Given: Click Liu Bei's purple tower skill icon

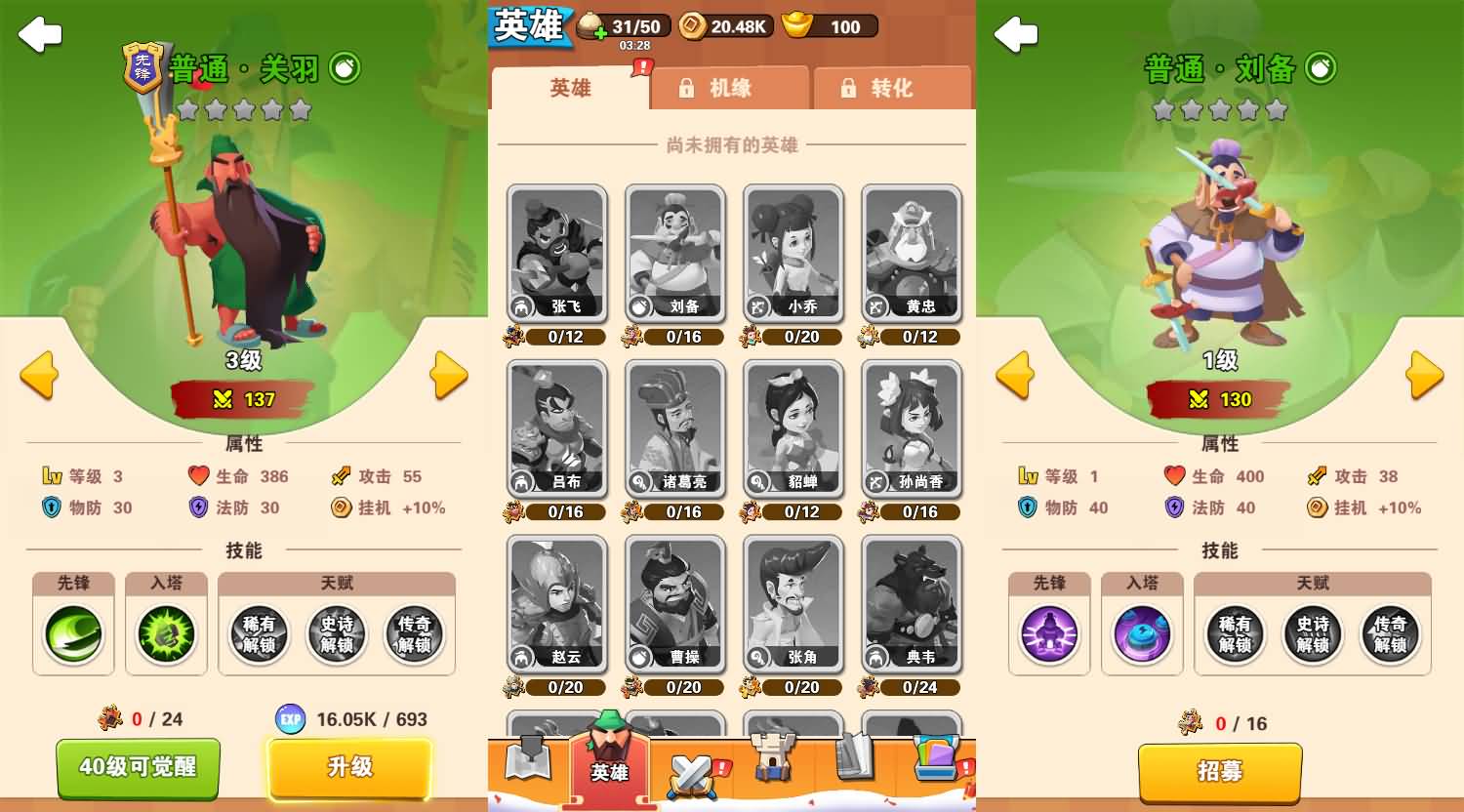Looking at the screenshot, I should click(x=1142, y=634).
